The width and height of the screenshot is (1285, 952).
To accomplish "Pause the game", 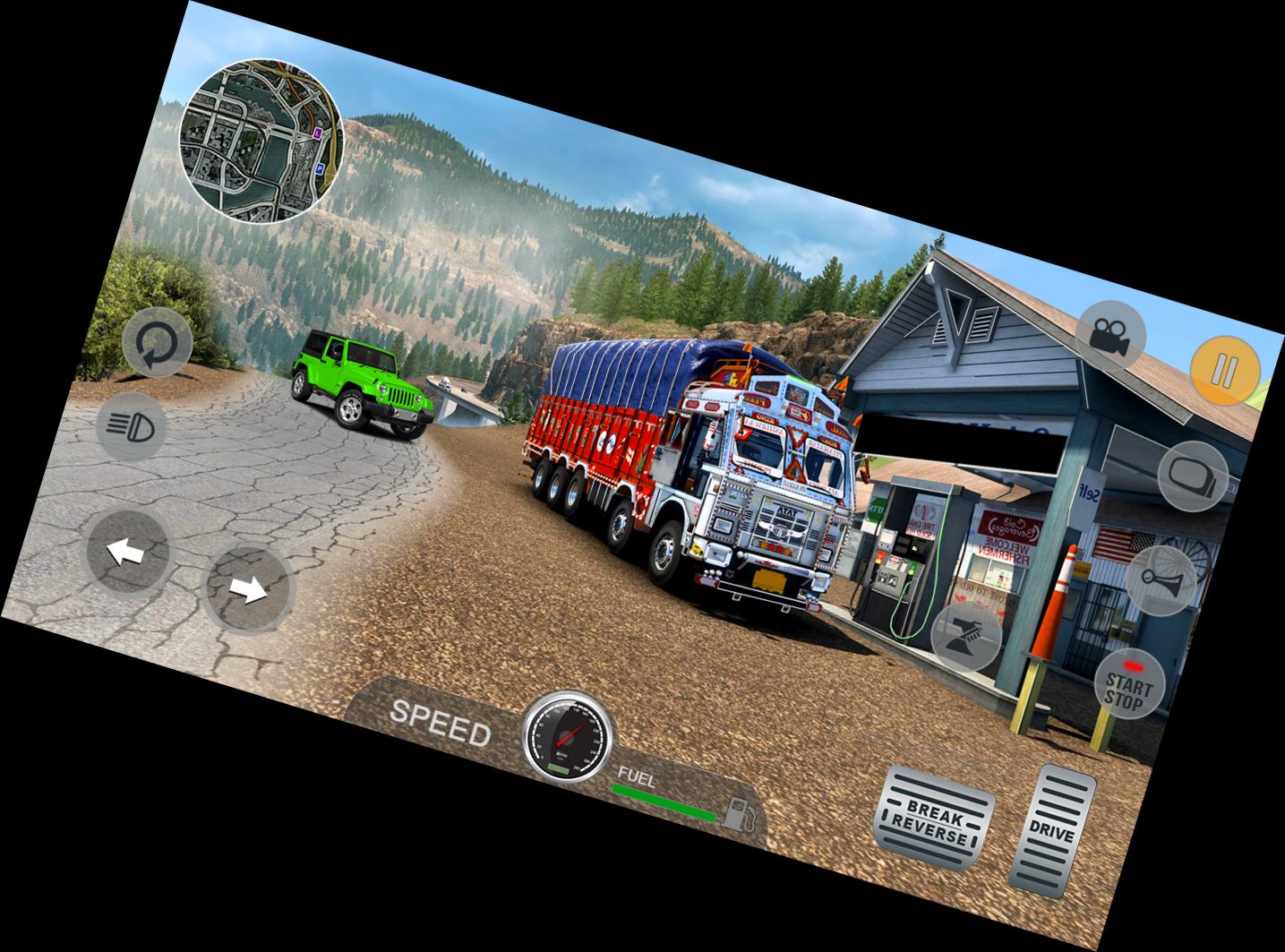I will pos(1225,367).
